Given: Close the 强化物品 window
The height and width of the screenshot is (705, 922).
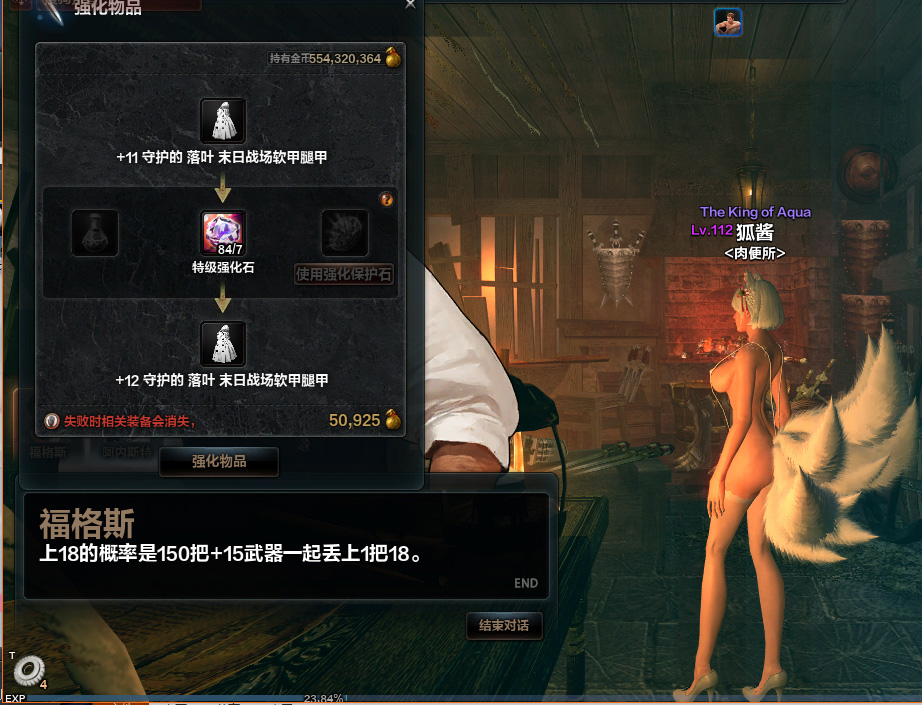Looking at the screenshot, I should [x=410, y=4].
